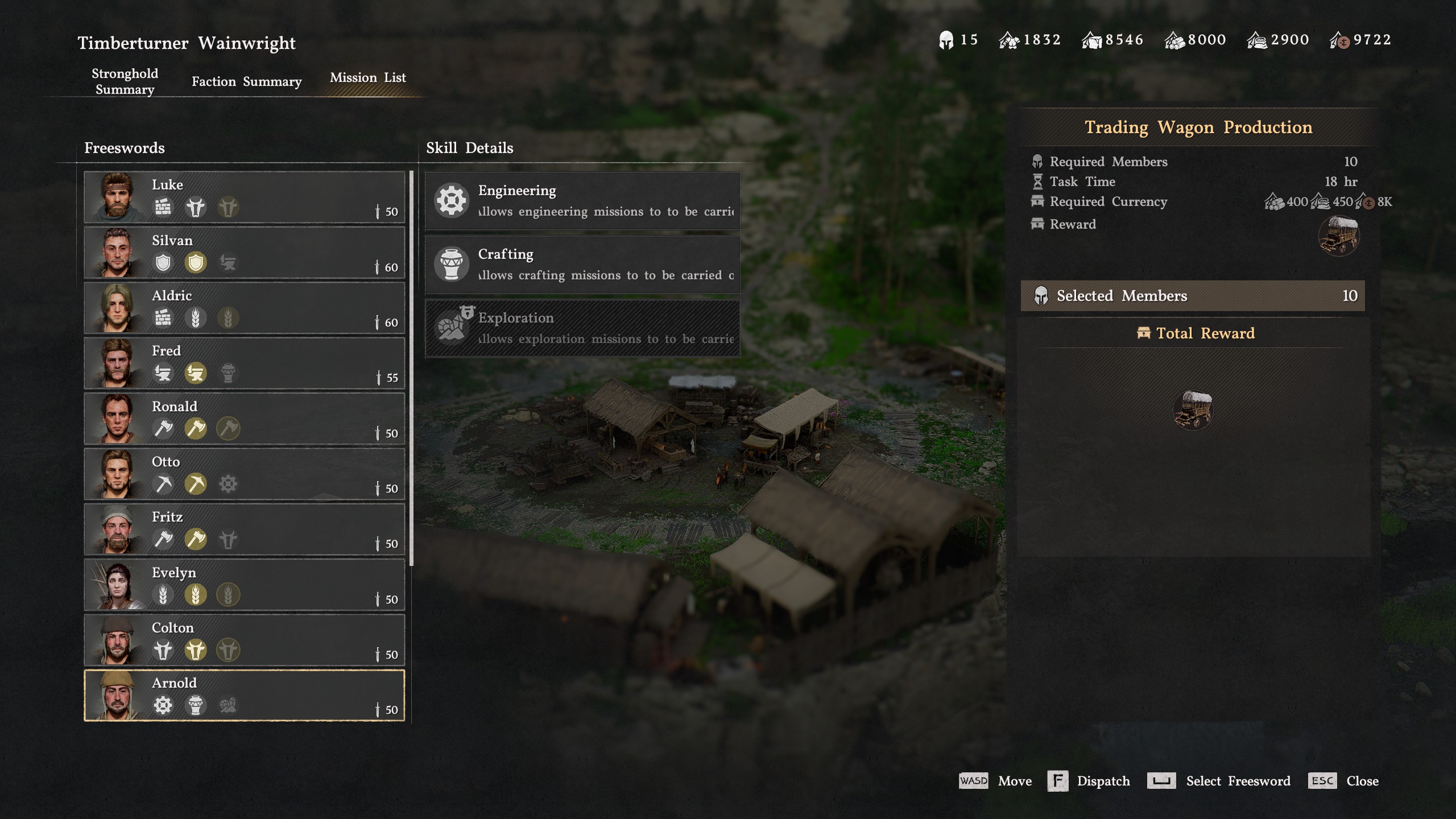1456x819 pixels.
Task: Select Luke's masonry skill icon
Action: pyautogui.click(x=163, y=208)
